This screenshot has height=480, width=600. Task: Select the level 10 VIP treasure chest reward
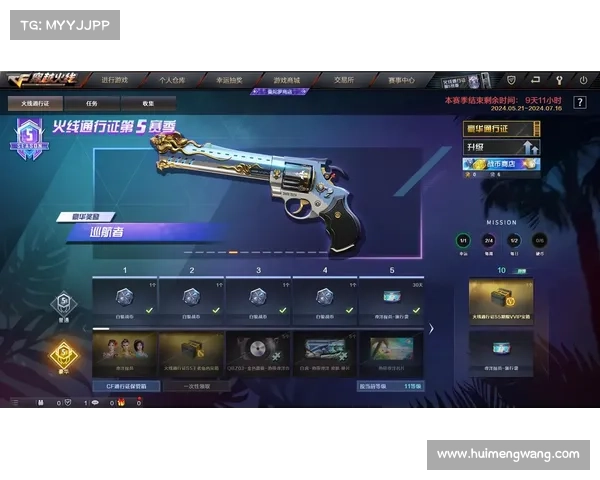click(501, 301)
